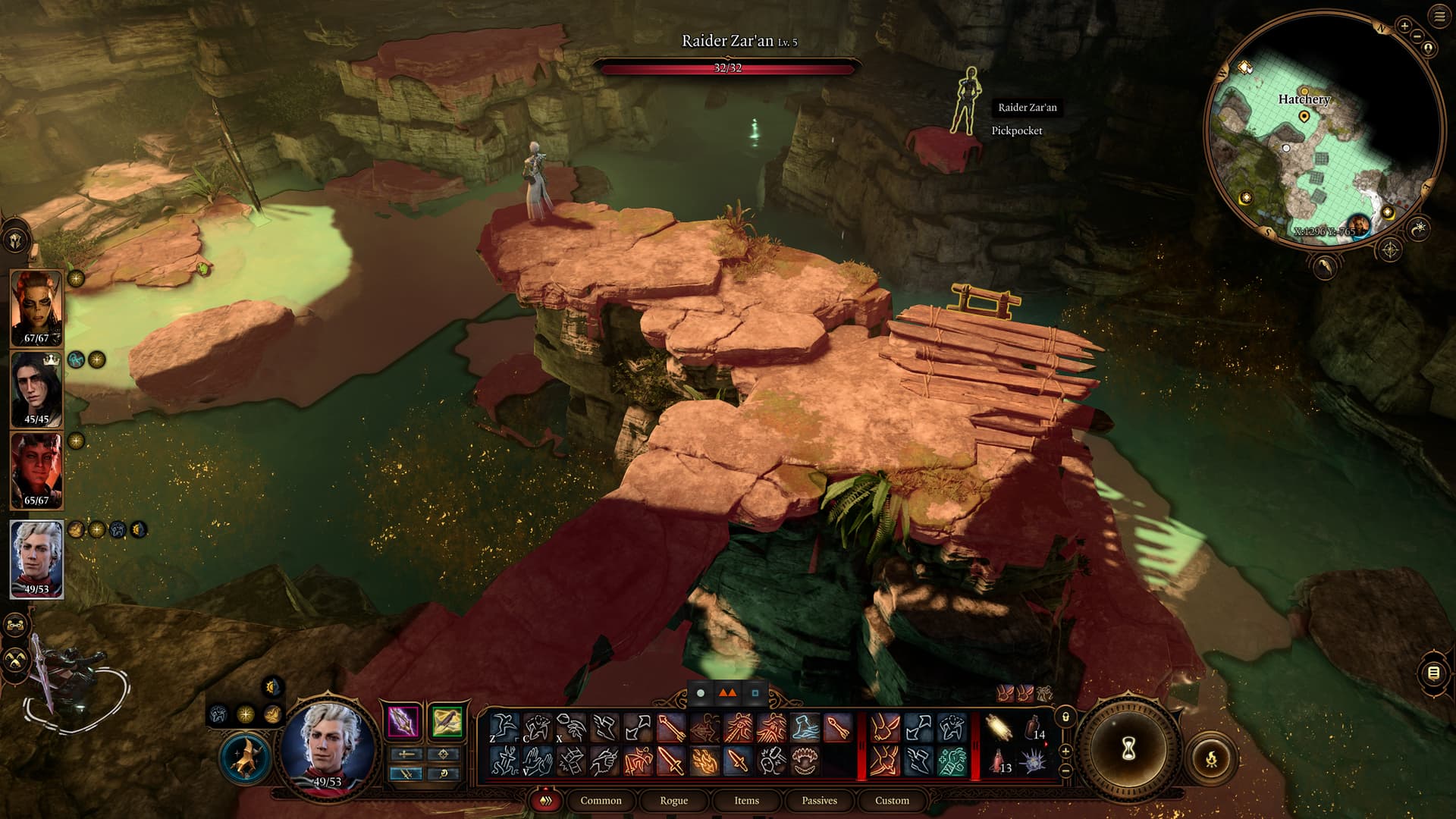1456x819 pixels.
Task: Use the green healing hand ability
Action: click(952, 760)
